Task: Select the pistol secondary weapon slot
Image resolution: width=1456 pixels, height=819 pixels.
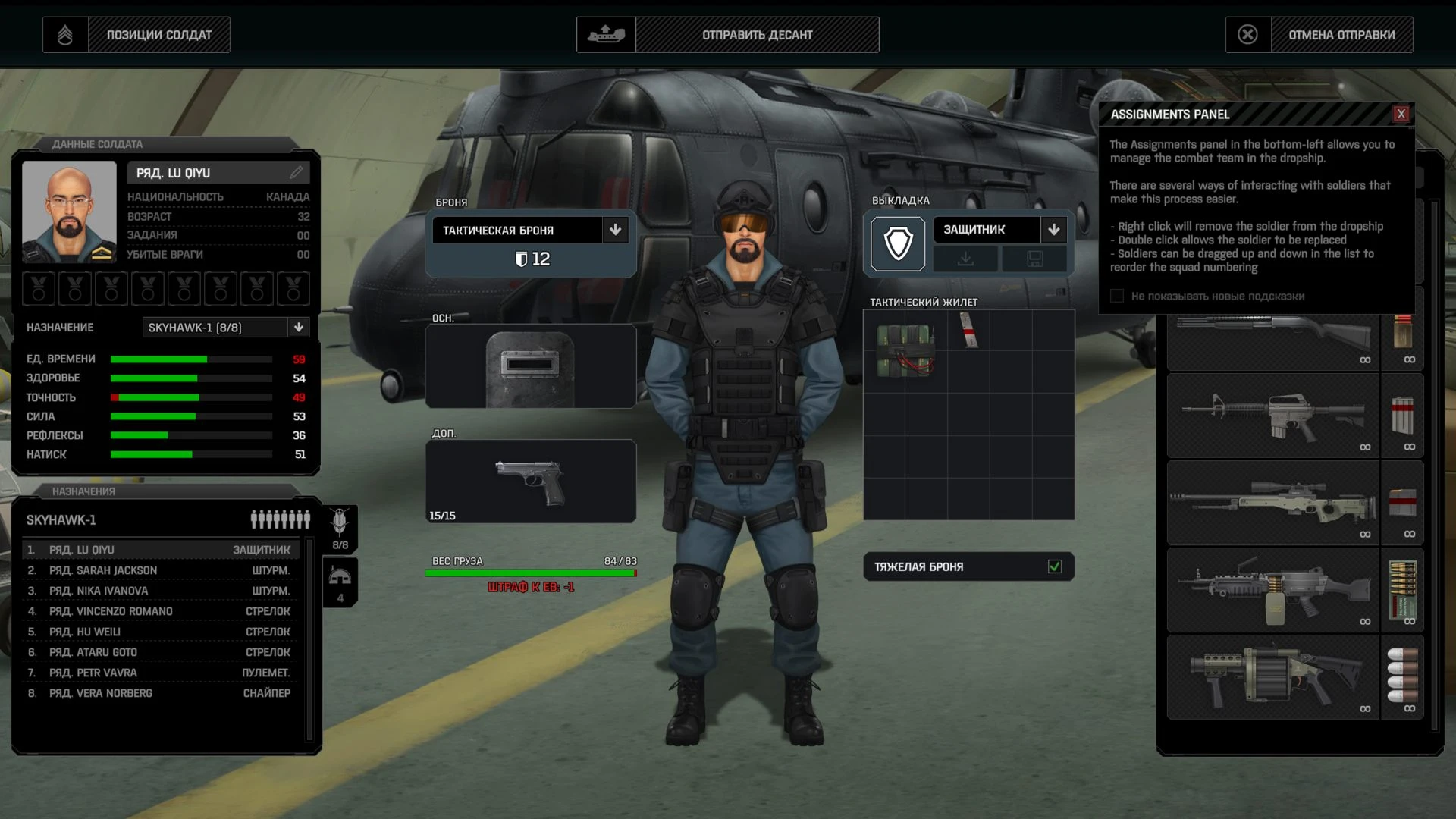Action: point(530,482)
